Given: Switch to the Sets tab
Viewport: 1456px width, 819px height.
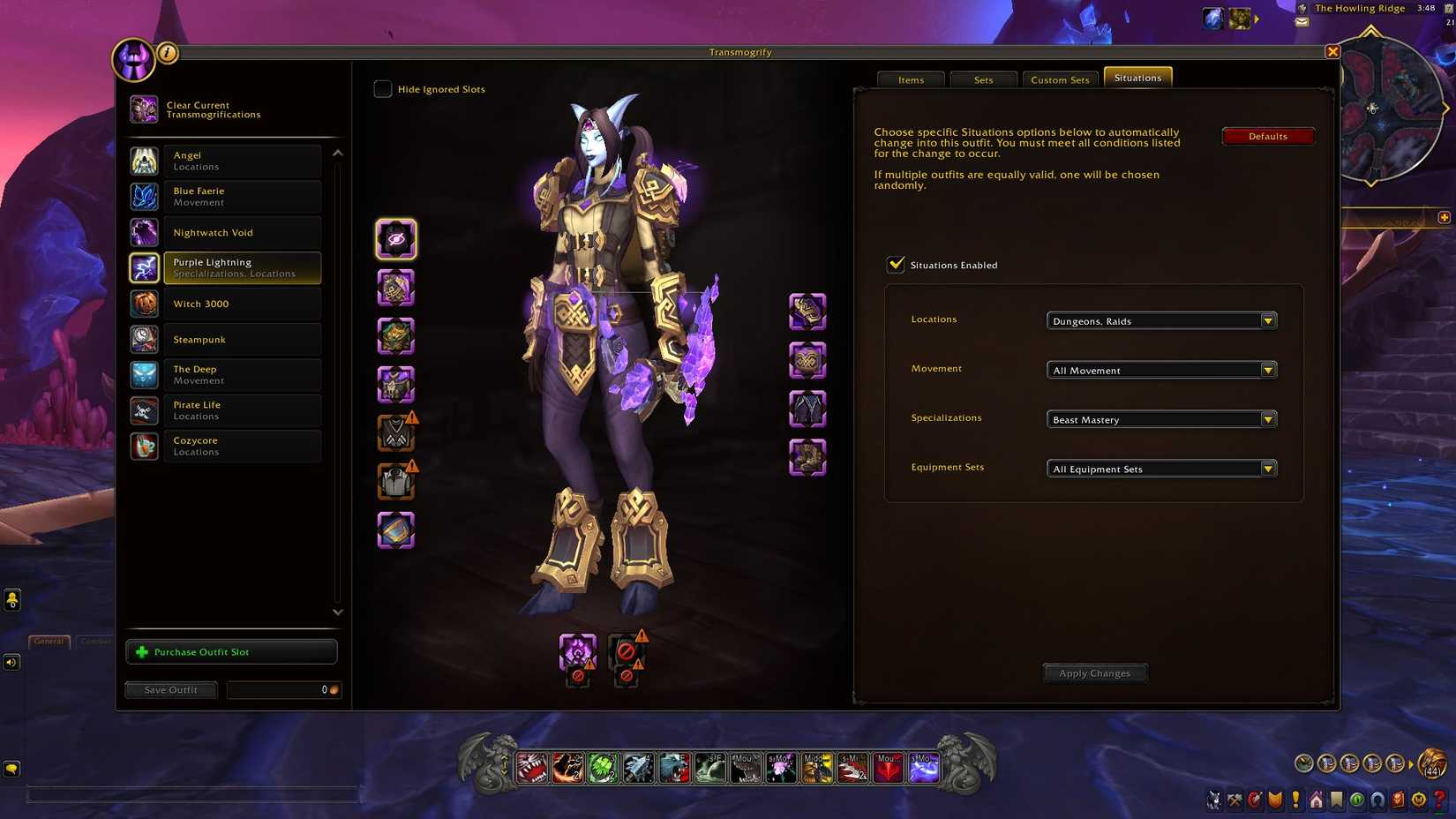Looking at the screenshot, I should click(983, 79).
